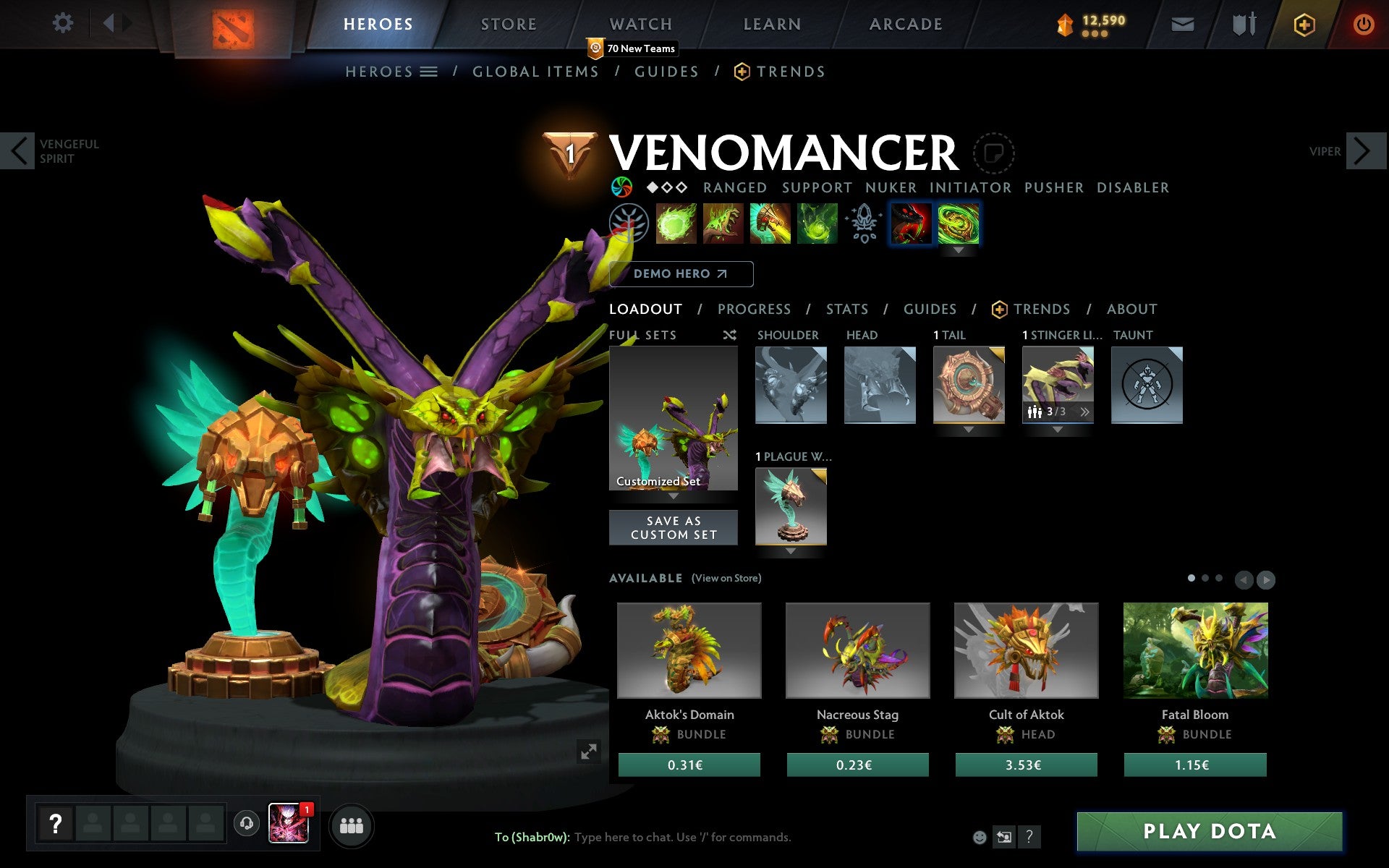
Task: Expand the hamburger menu next to HEROES
Action: (x=429, y=71)
